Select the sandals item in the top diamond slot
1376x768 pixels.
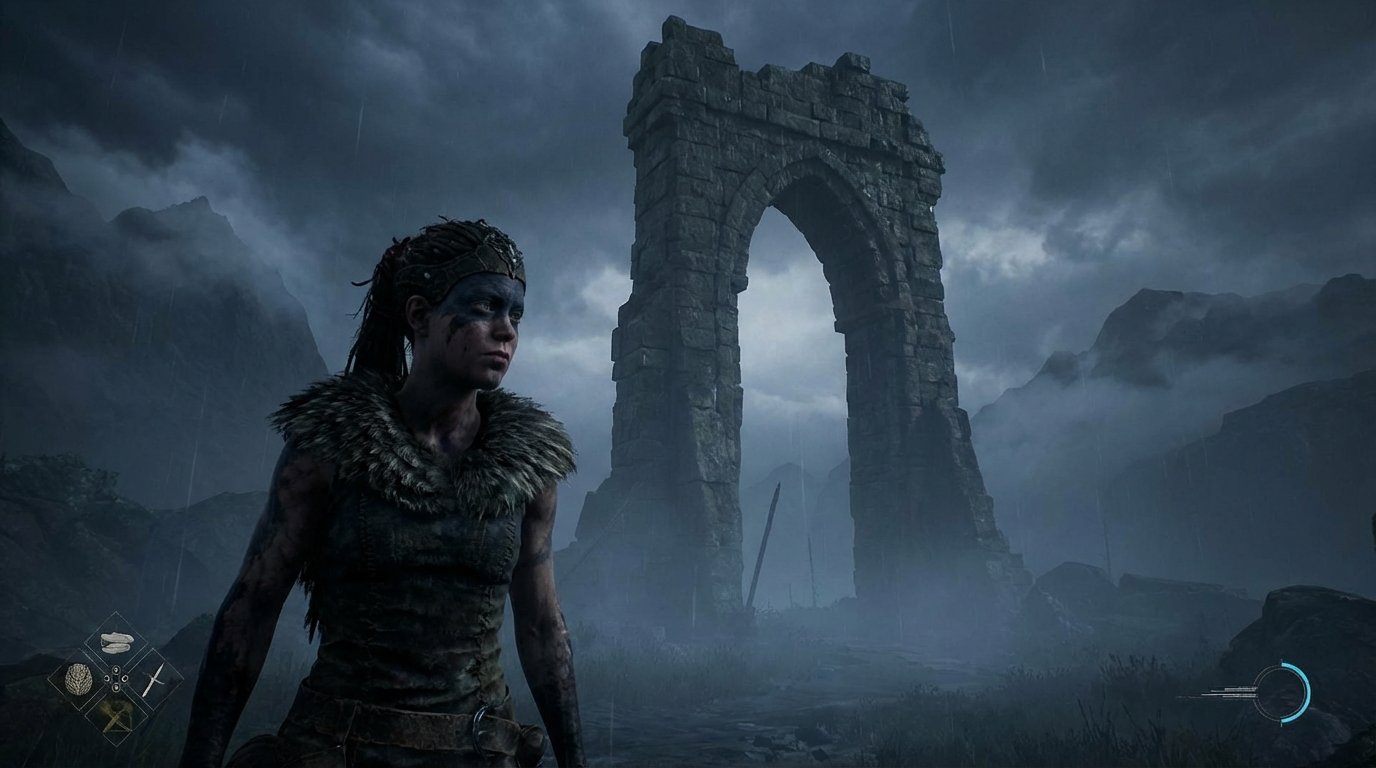(116, 641)
